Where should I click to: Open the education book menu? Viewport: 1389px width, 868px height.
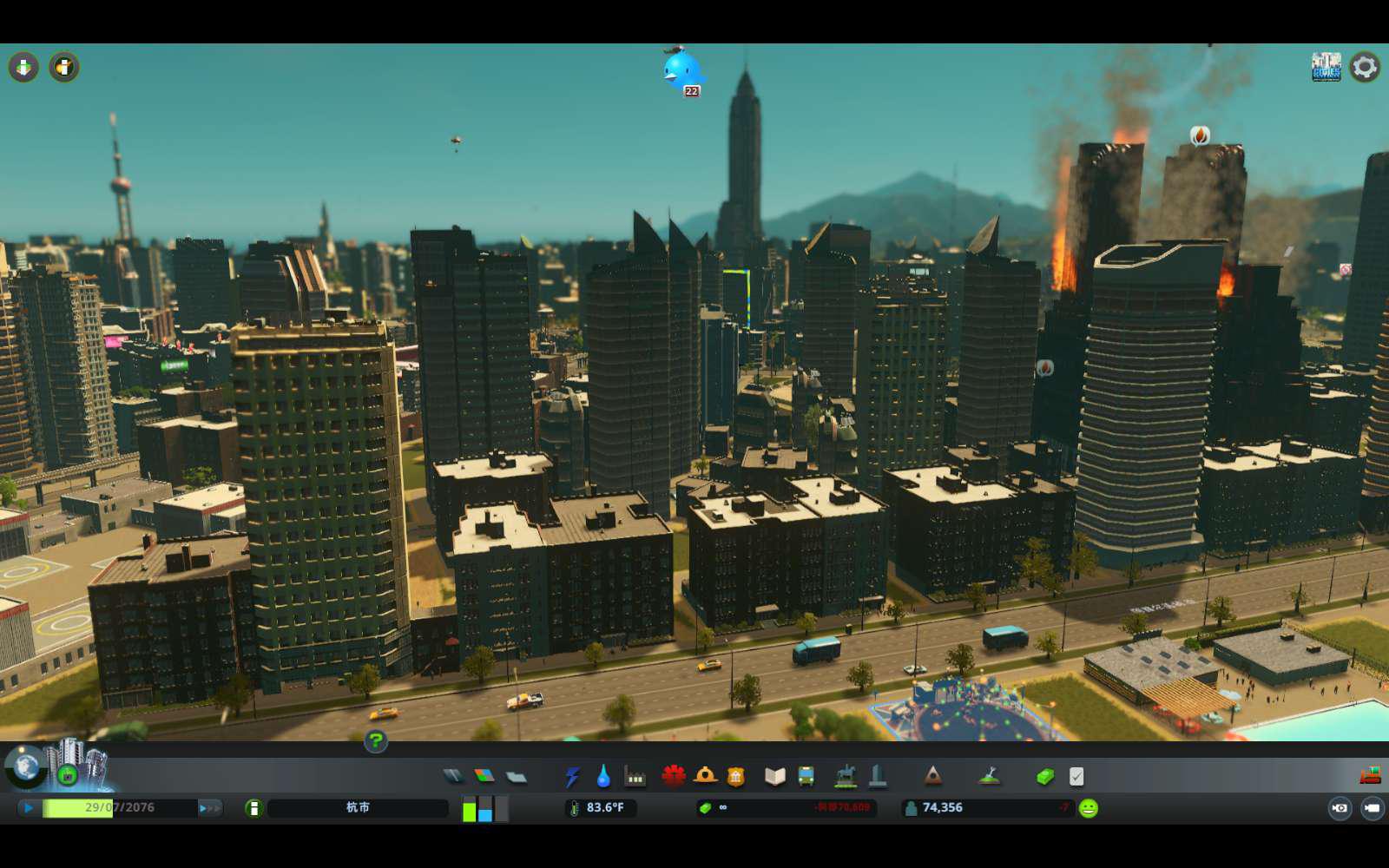tap(774, 776)
